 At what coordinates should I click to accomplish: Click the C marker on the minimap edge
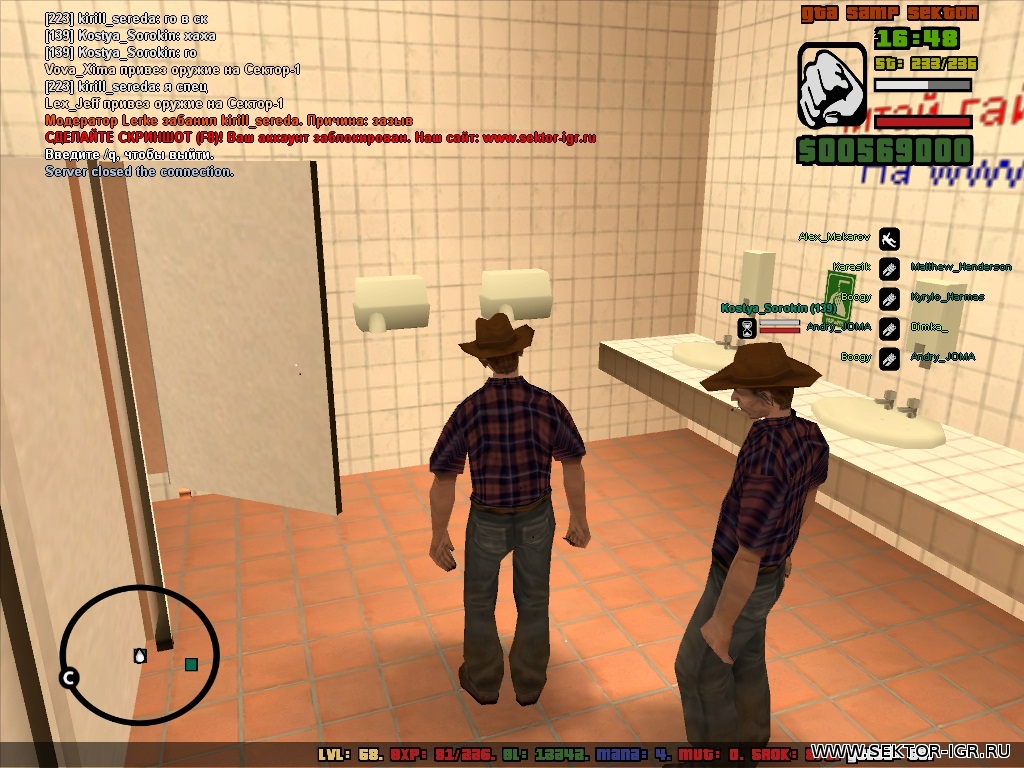pyautogui.click(x=69, y=679)
